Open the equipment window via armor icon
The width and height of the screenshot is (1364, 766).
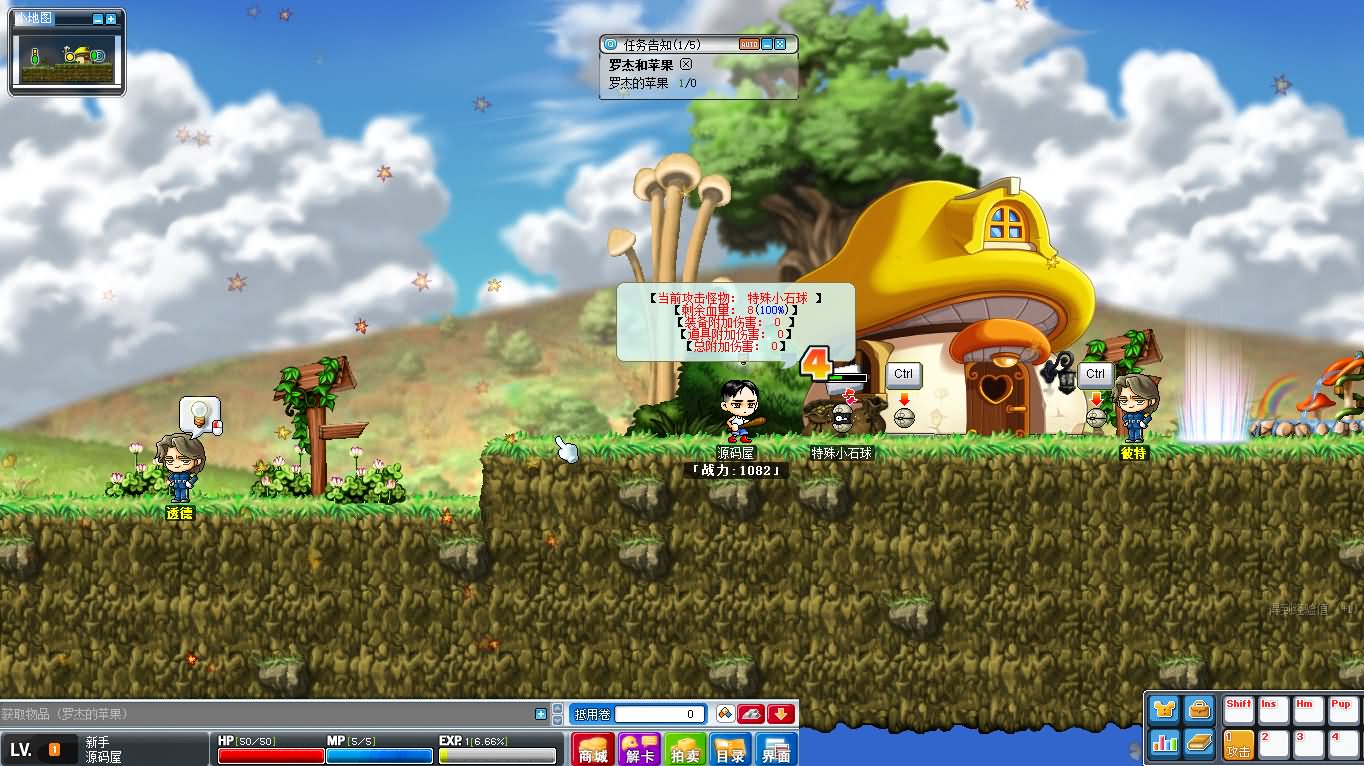[1162, 707]
